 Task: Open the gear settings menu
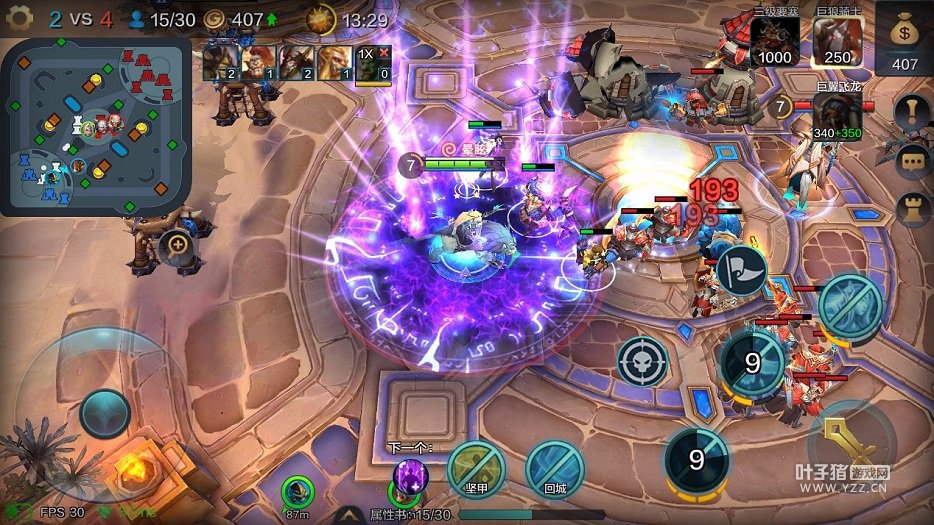click(x=20, y=18)
